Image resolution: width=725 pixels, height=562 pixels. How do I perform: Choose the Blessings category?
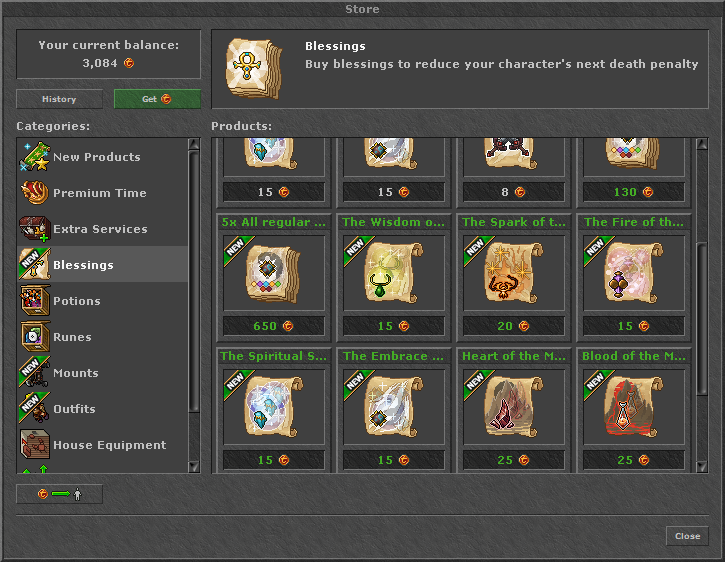pyautogui.click(x=83, y=265)
